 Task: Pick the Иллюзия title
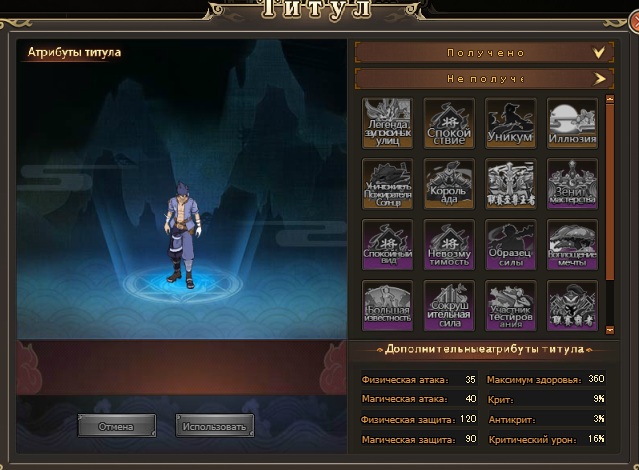pyautogui.click(x=572, y=123)
